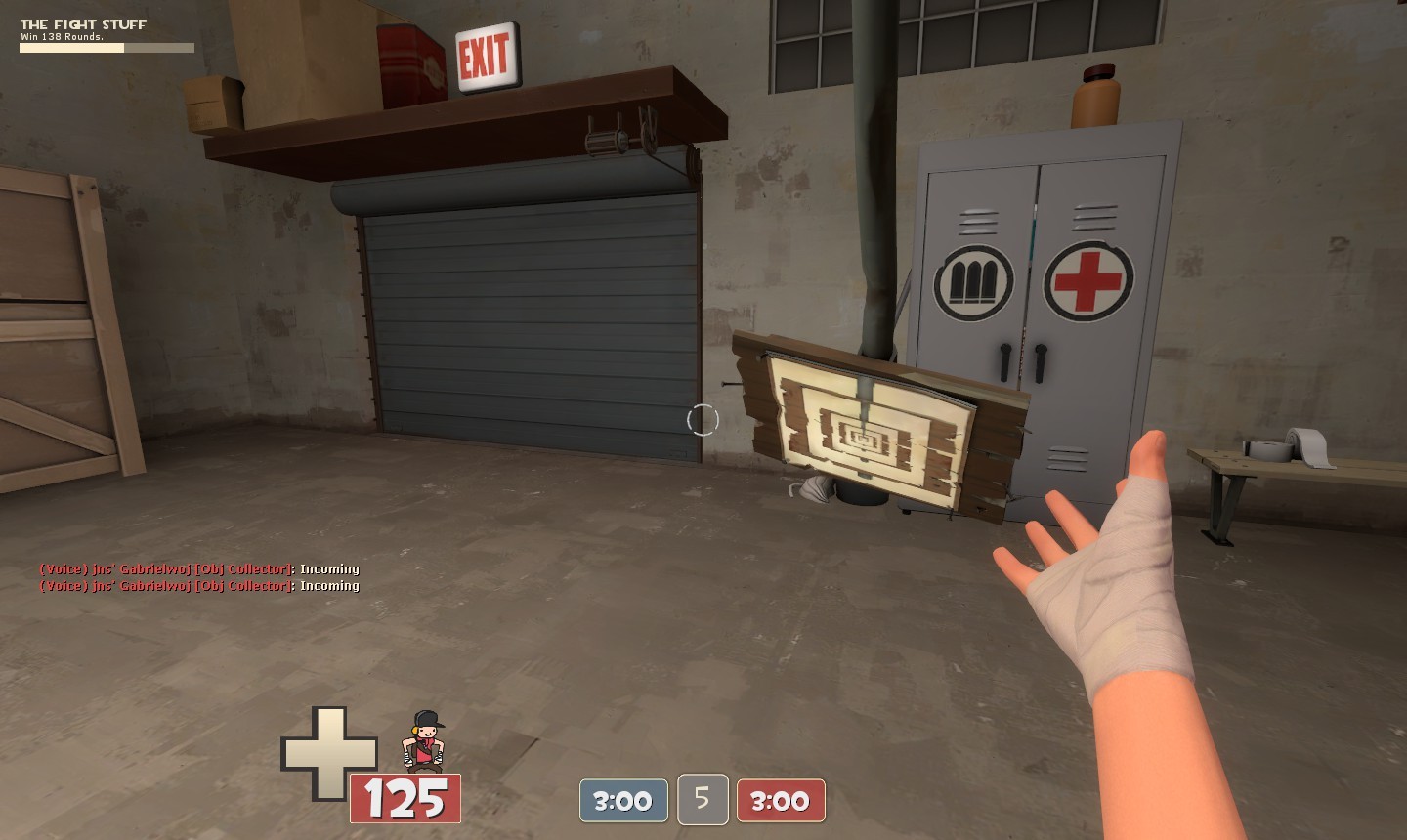Click the red medical cross on the locker
The height and width of the screenshot is (840, 1407).
[x=1088, y=282]
